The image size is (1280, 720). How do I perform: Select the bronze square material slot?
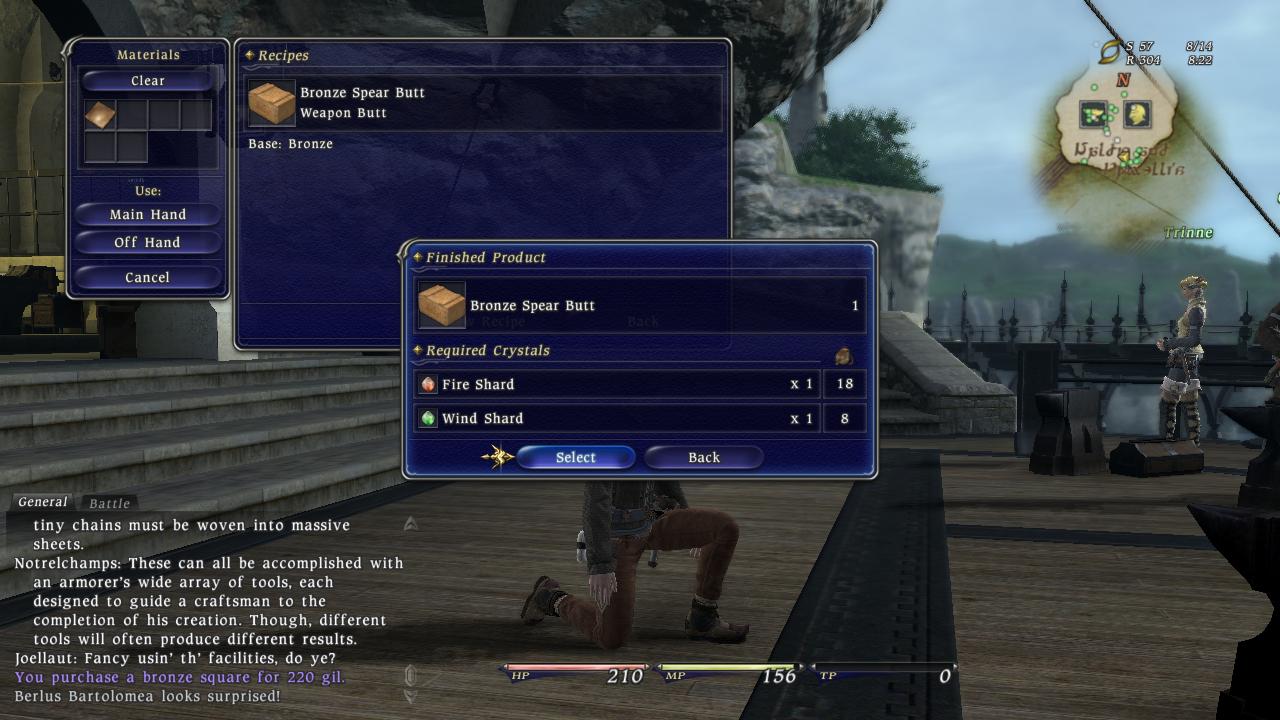[100, 116]
